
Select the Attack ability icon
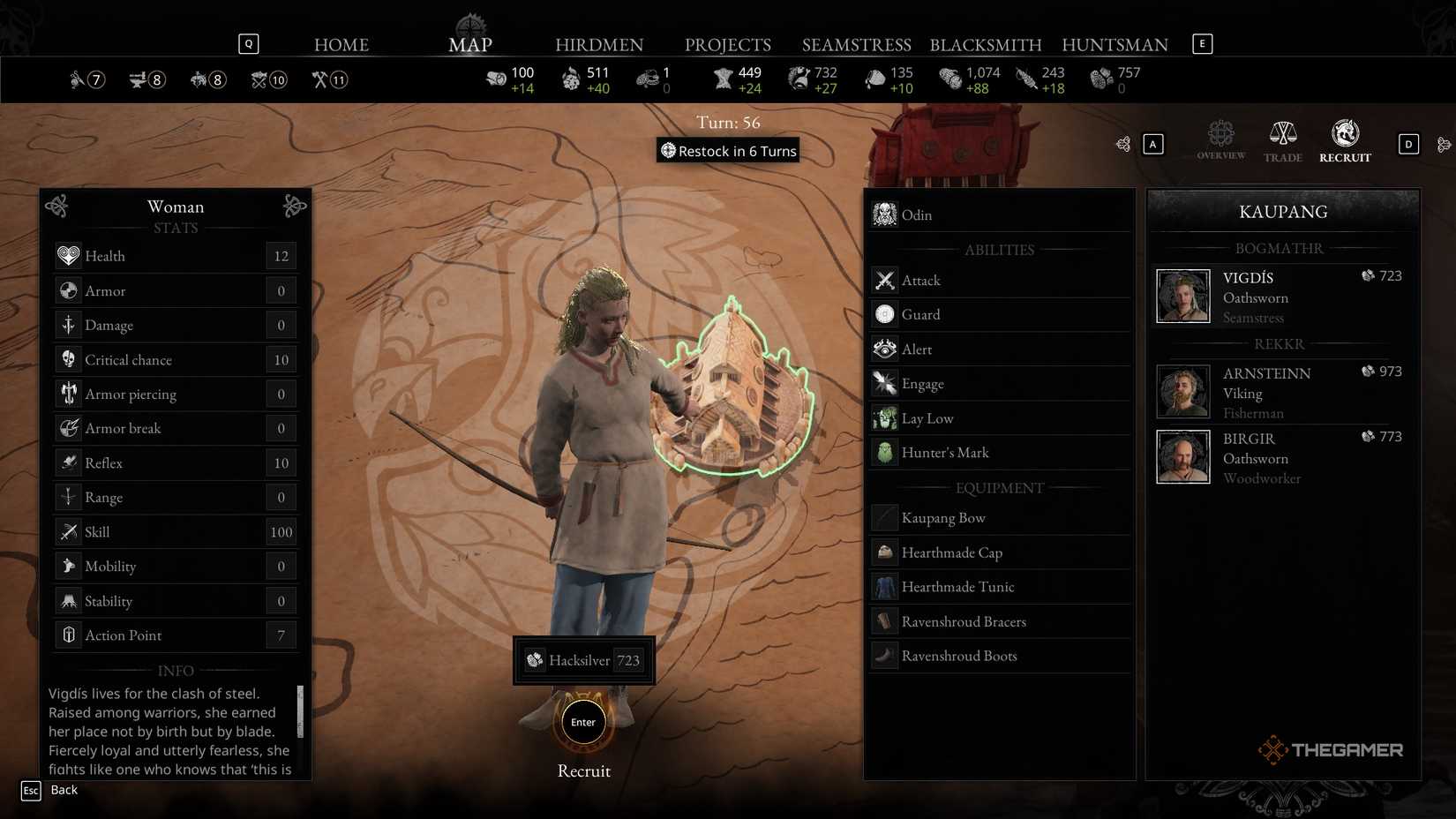pos(885,280)
